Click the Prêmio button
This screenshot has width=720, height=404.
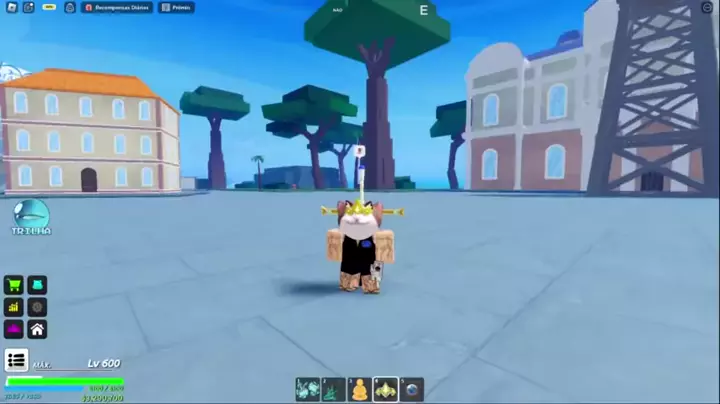pyautogui.click(x=176, y=8)
